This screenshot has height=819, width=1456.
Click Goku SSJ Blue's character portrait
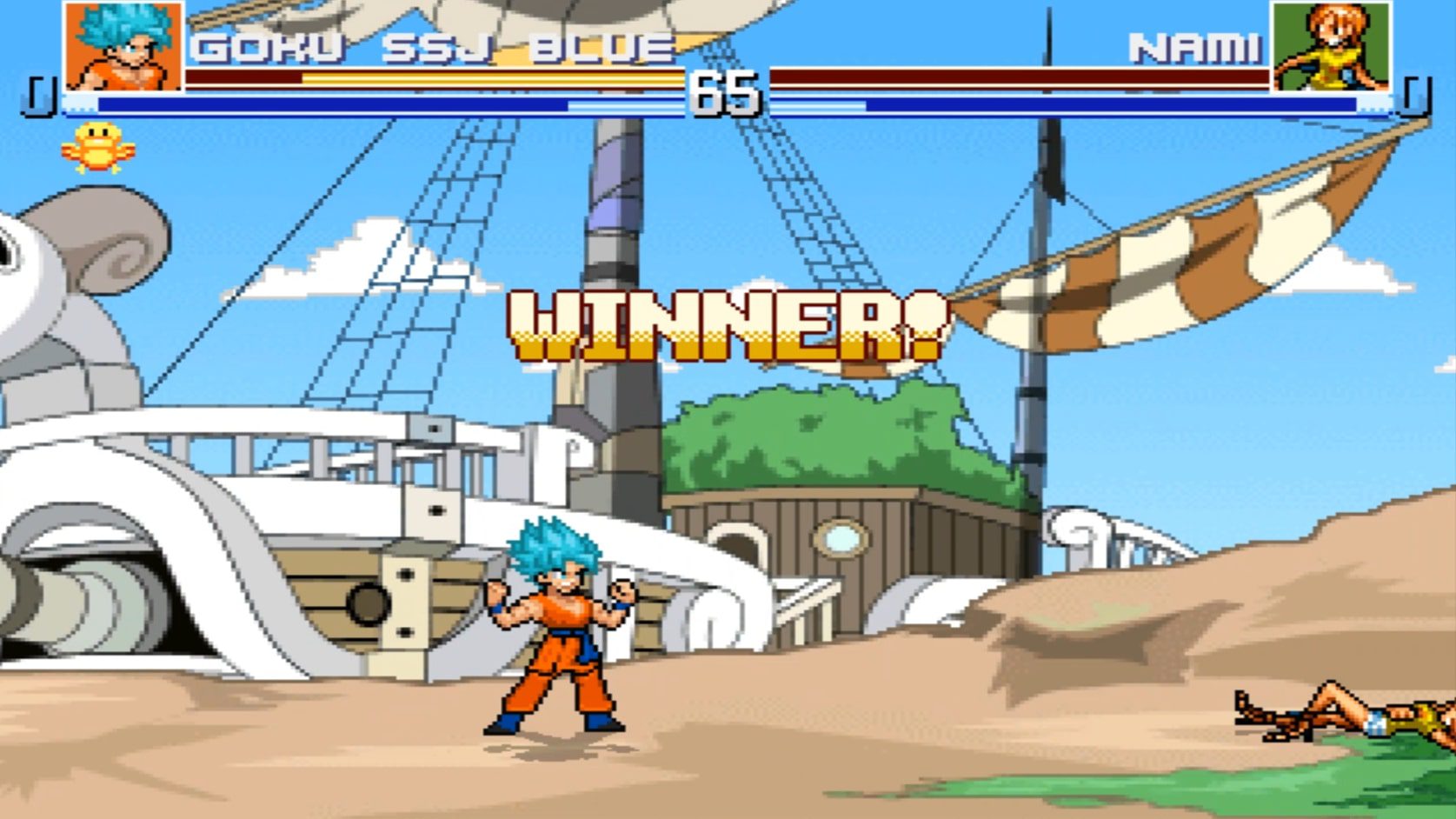123,46
